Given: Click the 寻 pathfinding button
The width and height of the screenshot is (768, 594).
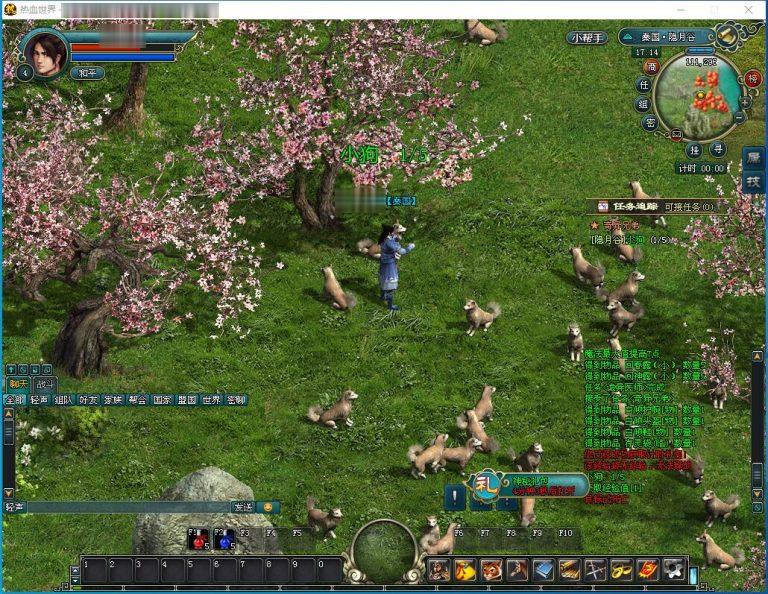Looking at the screenshot, I should coord(717,149).
